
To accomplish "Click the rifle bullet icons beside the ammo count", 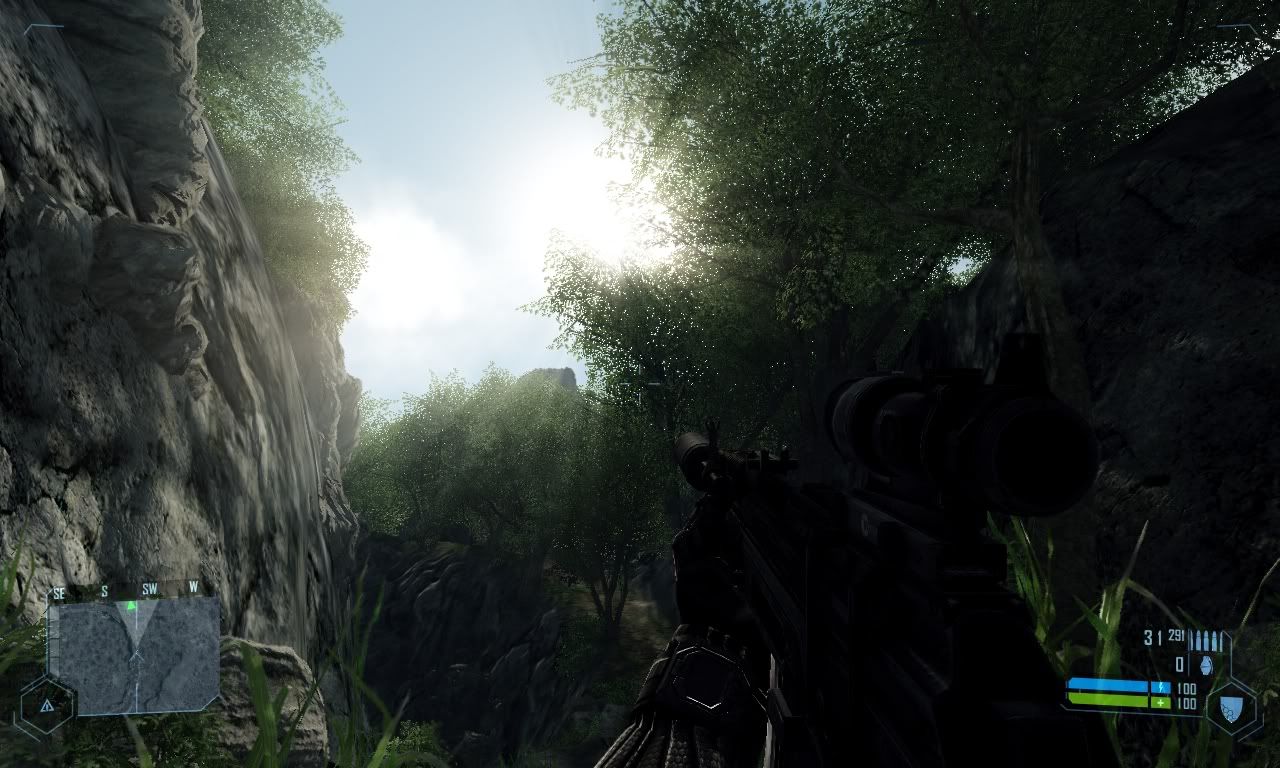I will coord(1206,638).
